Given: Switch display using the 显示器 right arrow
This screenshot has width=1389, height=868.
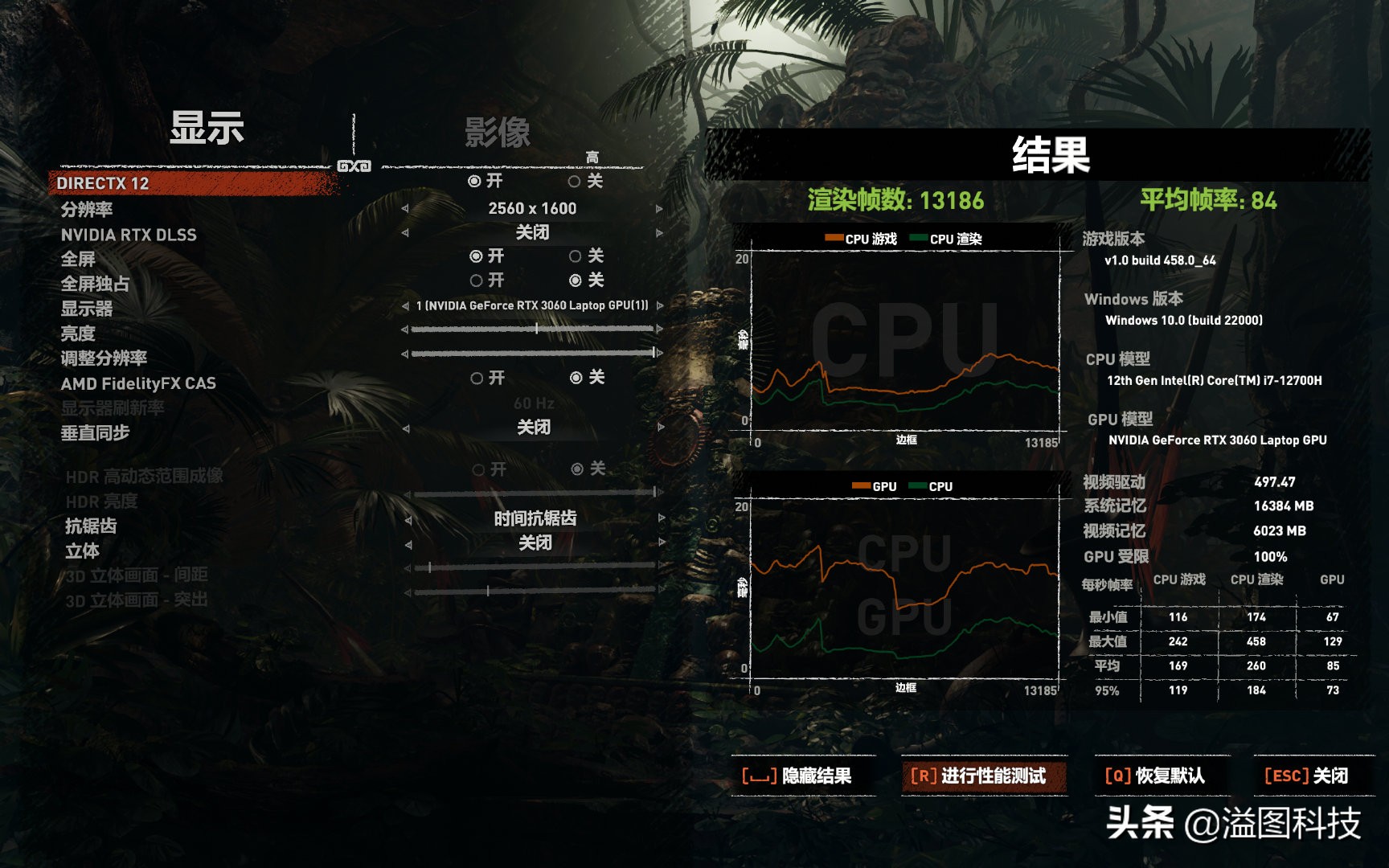Looking at the screenshot, I should click(x=659, y=306).
